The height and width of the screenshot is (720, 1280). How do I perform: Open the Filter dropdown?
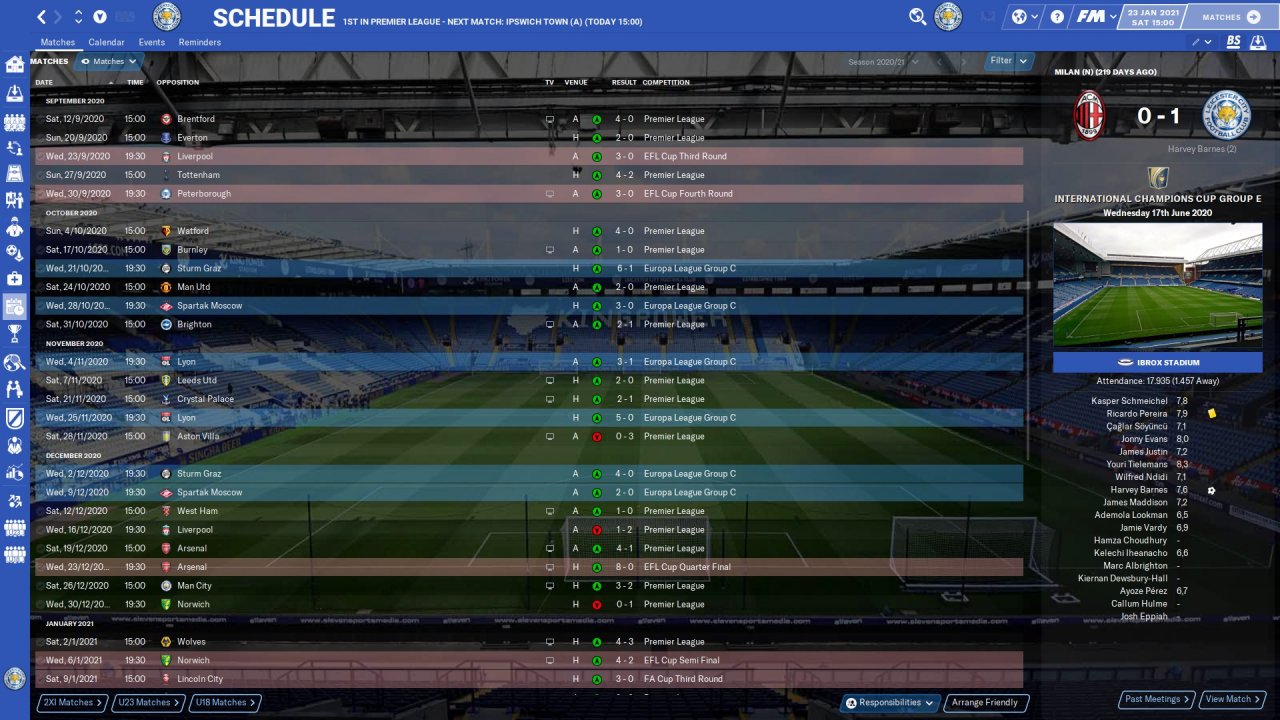tap(1008, 61)
